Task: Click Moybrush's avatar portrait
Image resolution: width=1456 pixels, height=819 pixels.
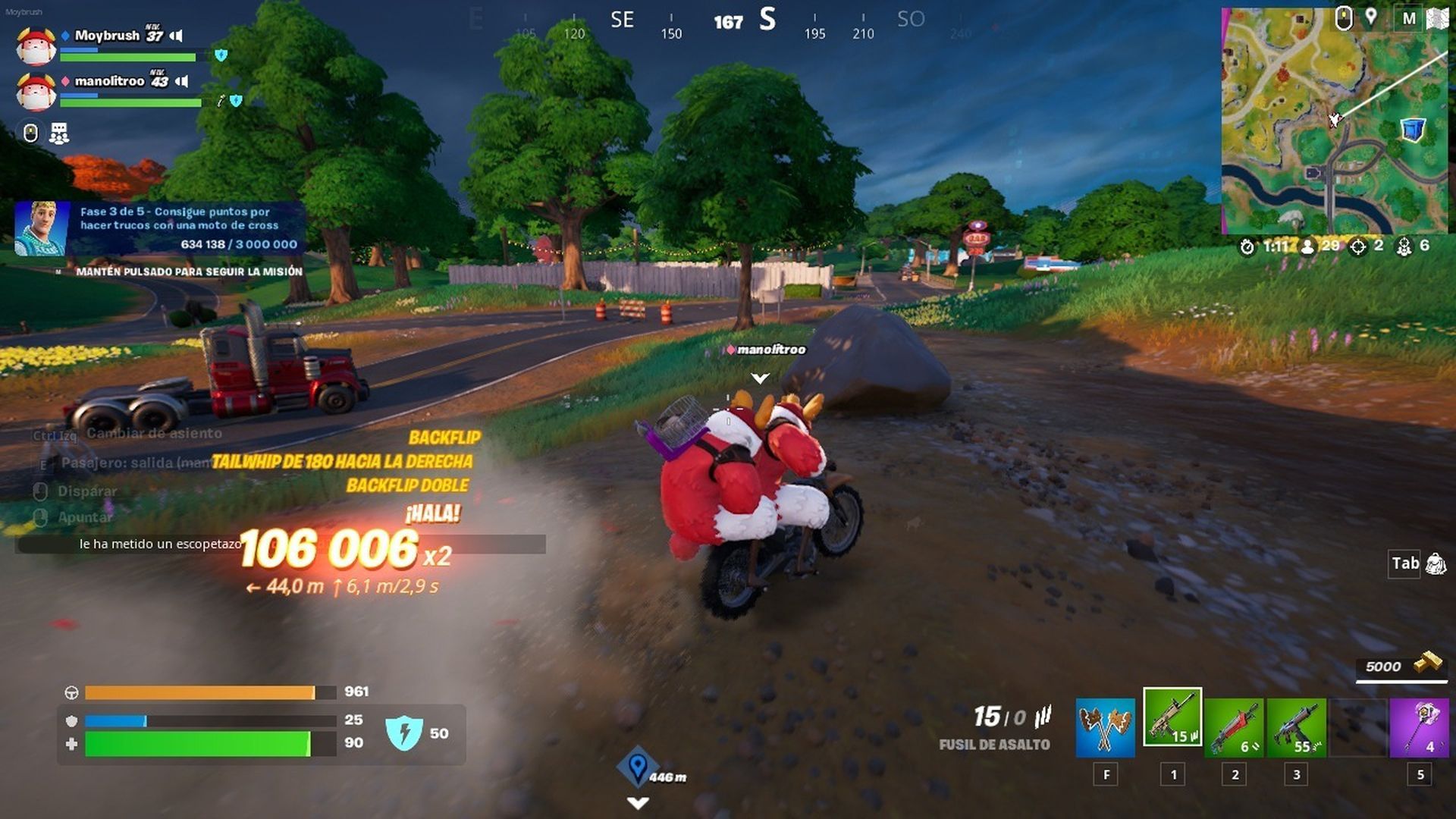Action: point(35,46)
